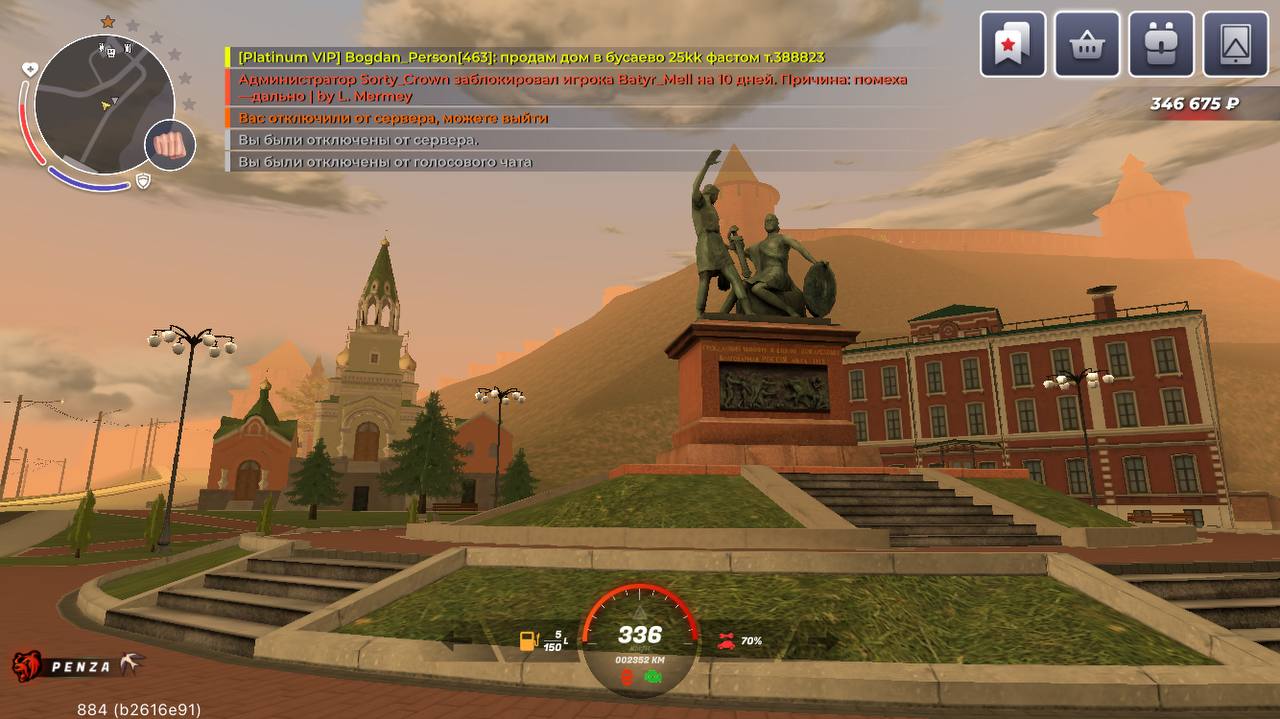Tap the red seatbelt indicator on speedometer
Viewport: 1280px width, 719px height.
[627, 677]
